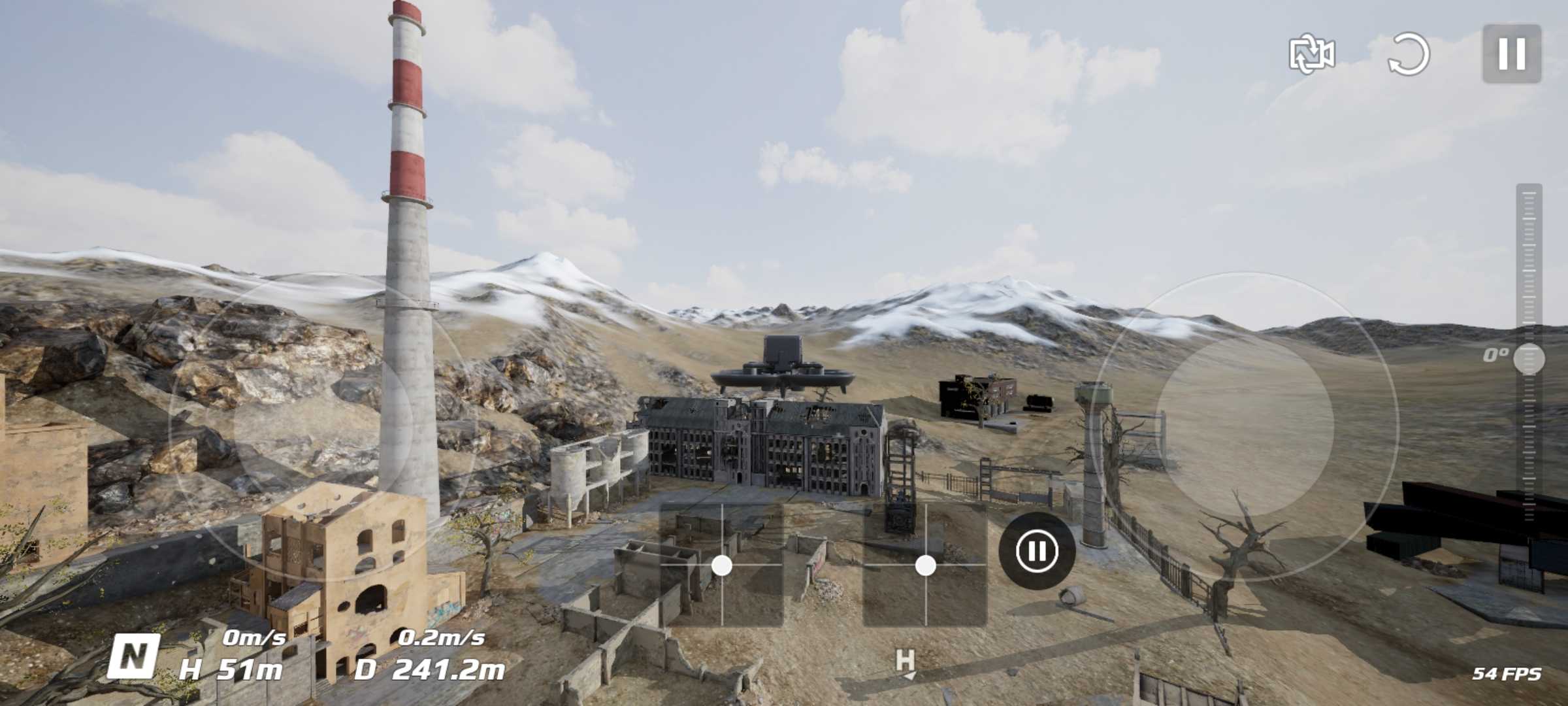Screen dimensions: 1568x706
Task: Pause the game with the top-right button
Action: click(1511, 54)
